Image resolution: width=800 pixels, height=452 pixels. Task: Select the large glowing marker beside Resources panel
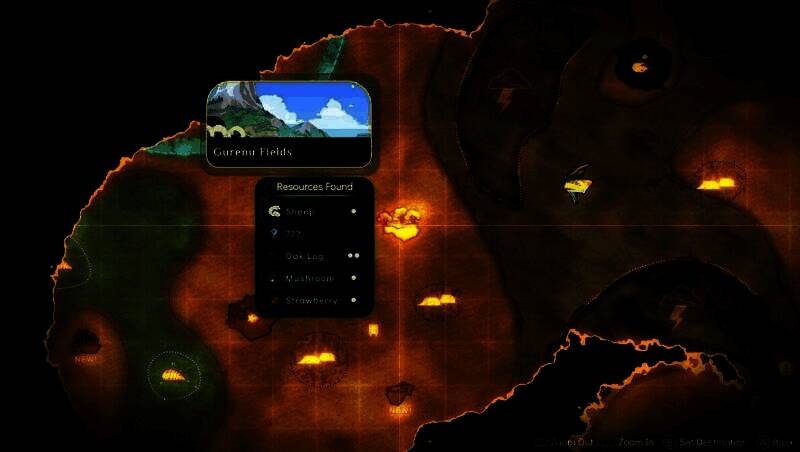(404, 224)
